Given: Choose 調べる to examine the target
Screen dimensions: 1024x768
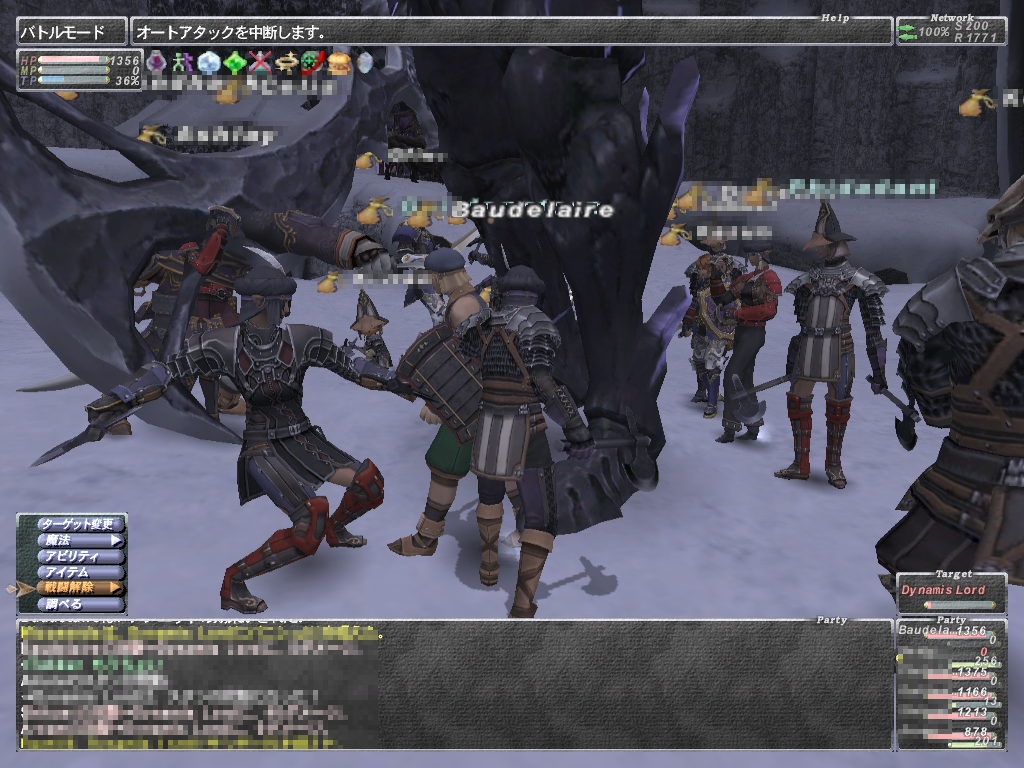Looking at the screenshot, I should coord(81,604).
